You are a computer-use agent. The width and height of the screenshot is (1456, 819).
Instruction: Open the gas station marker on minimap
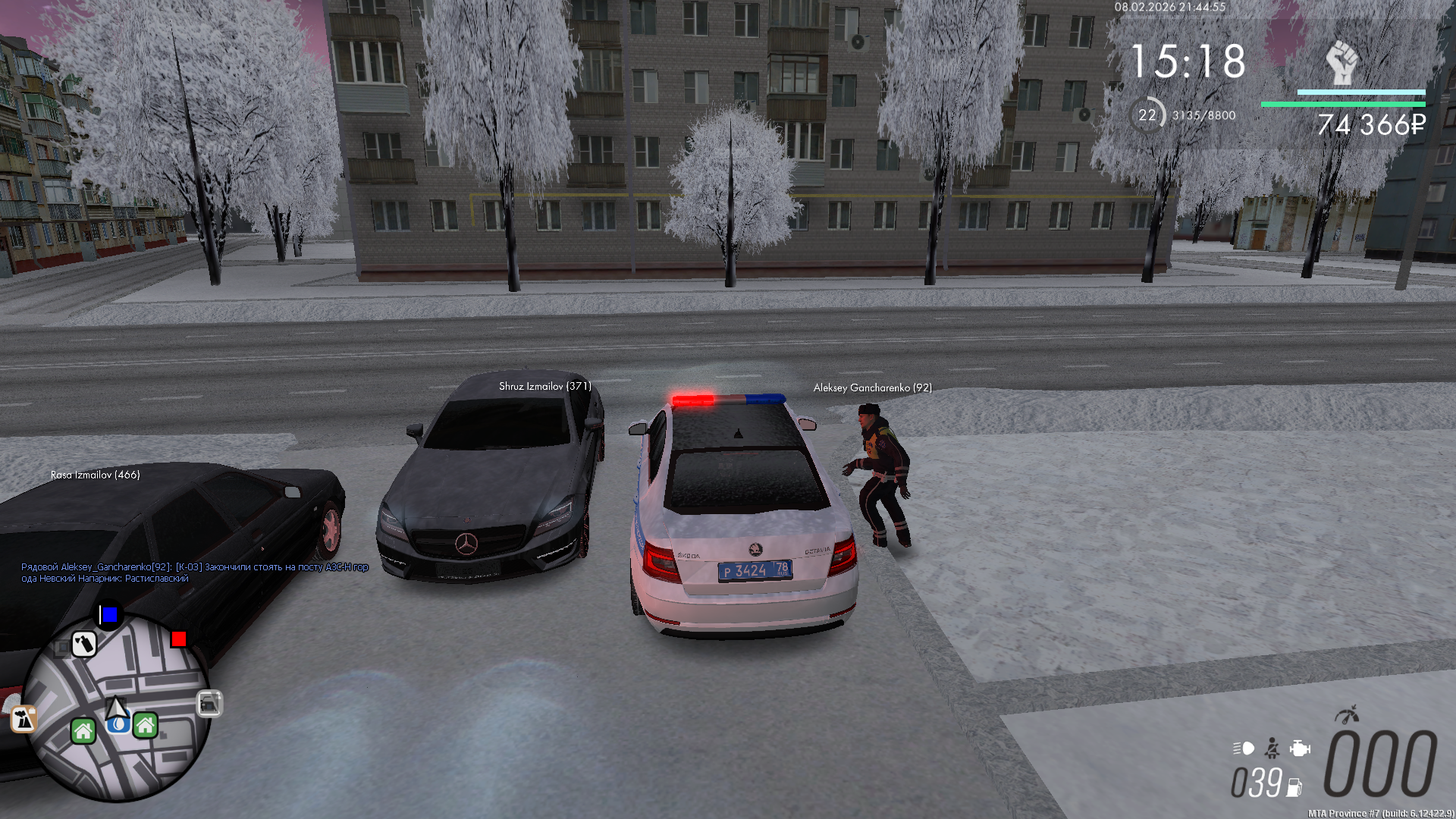click(209, 704)
